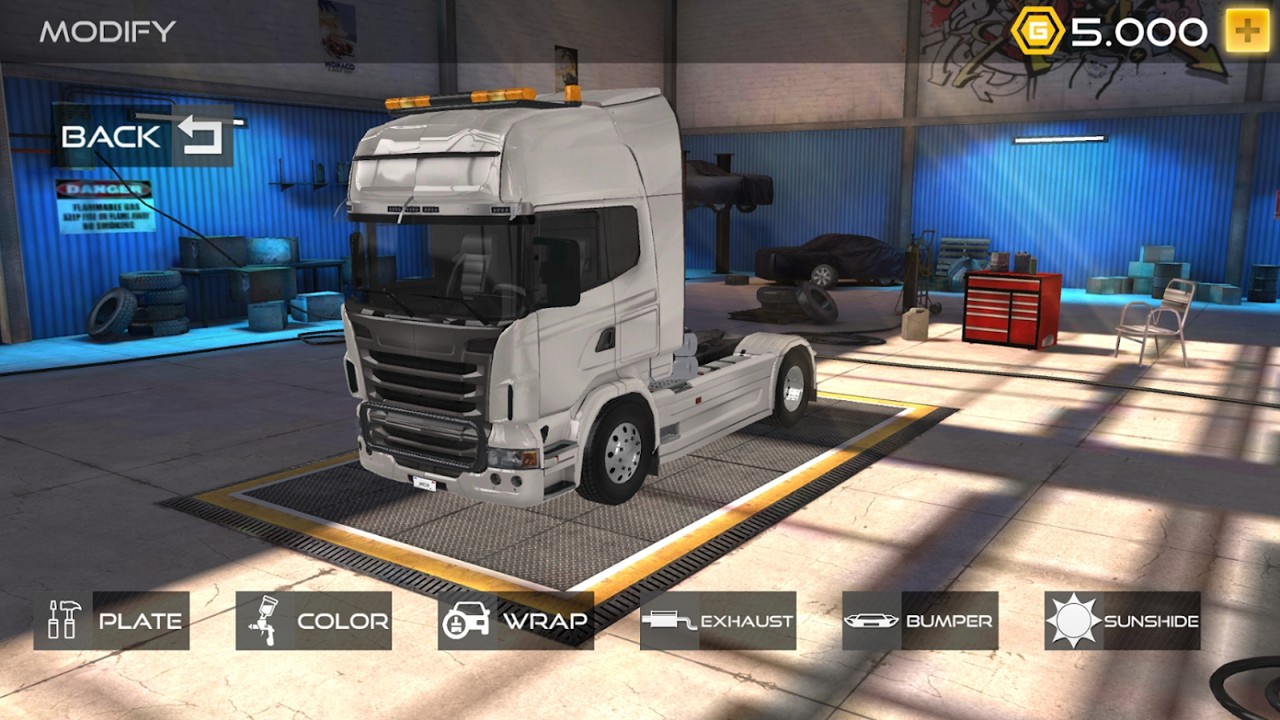Click the gold coin currency icon

[1037, 29]
